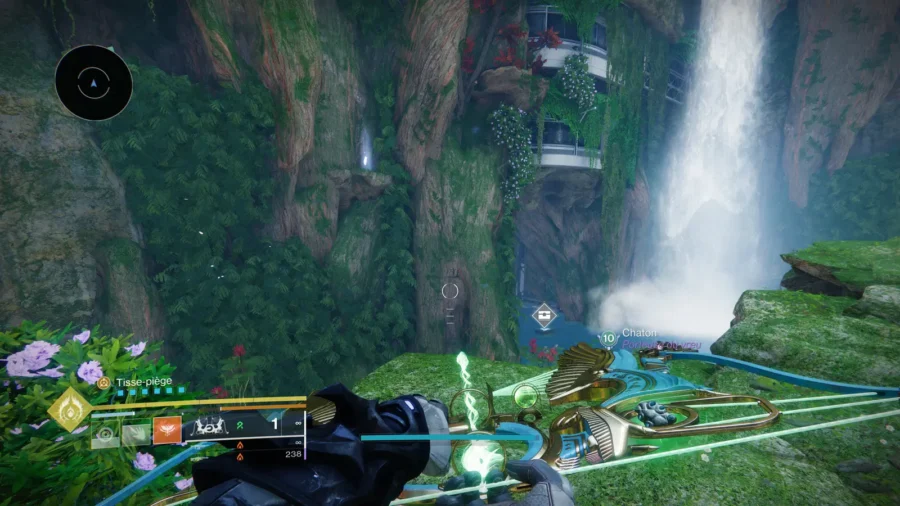This screenshot has width=900, height=506.
Task: Activate the golden diamond Super ability icon
Action: pos(70,409)
